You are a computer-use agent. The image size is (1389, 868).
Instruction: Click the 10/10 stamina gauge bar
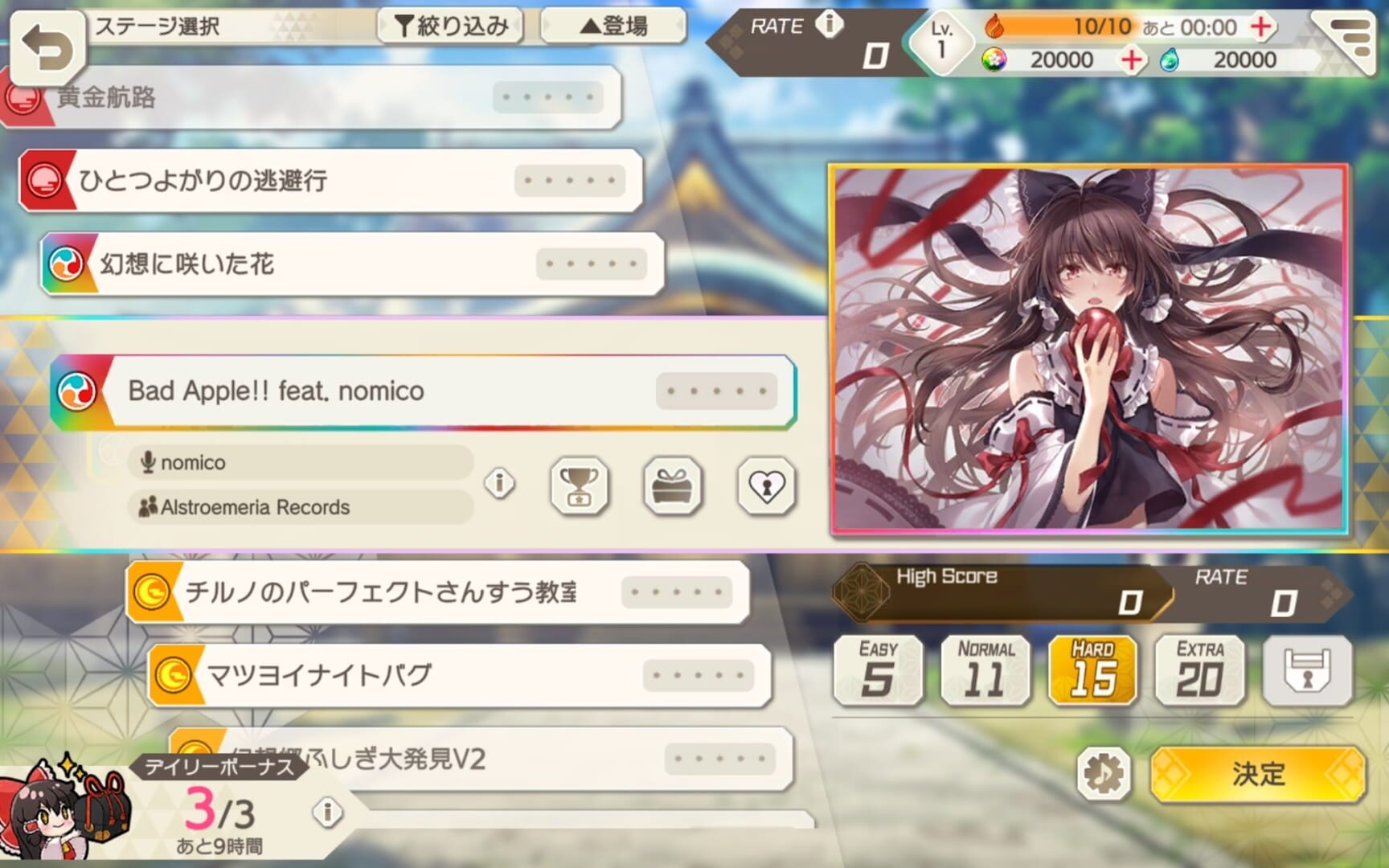tap(1101, 27)
